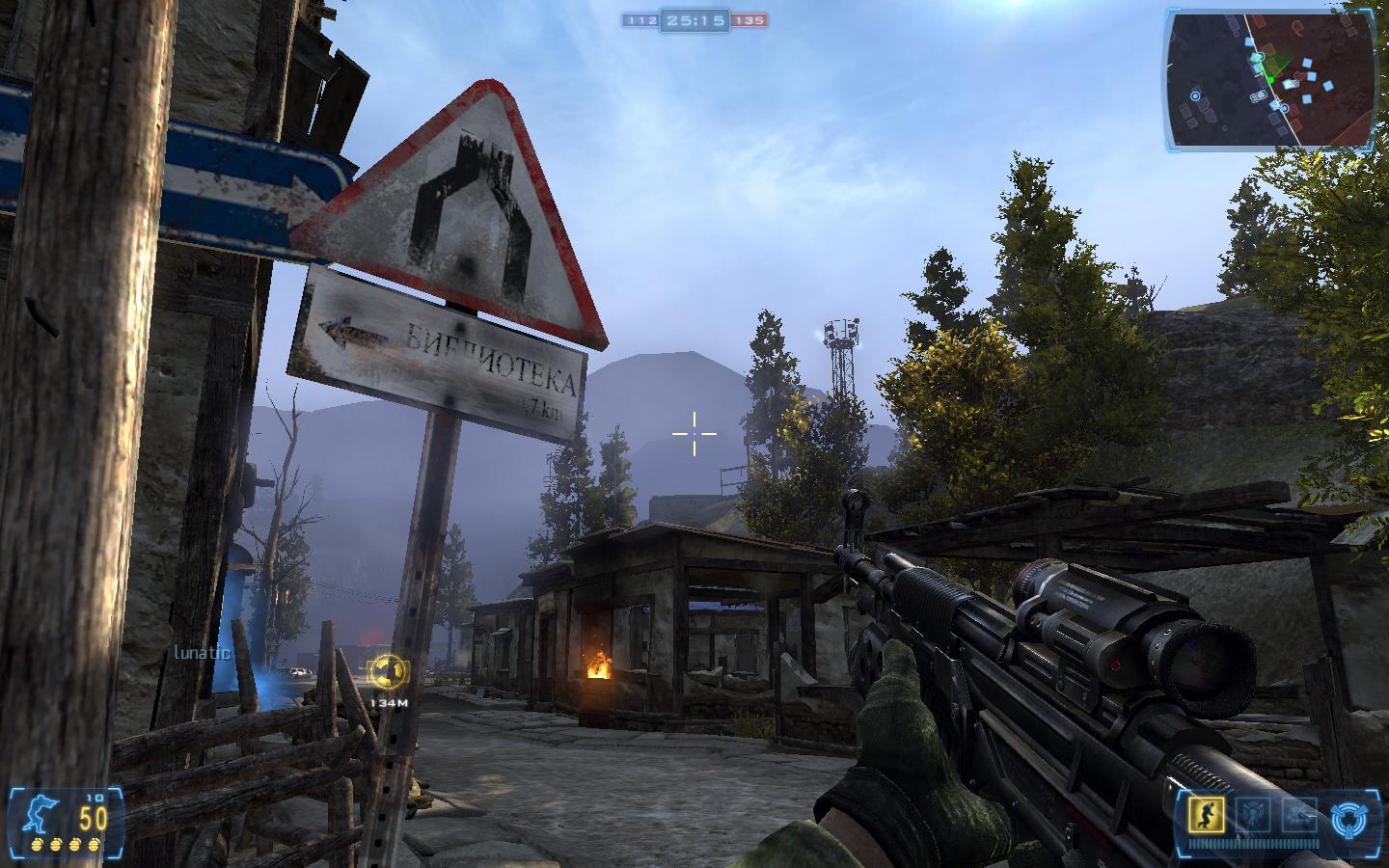This screenshot has height=868, width=1389.
Task: Choose the dimmed airstrike ability icon
Action: point(1298,816)
